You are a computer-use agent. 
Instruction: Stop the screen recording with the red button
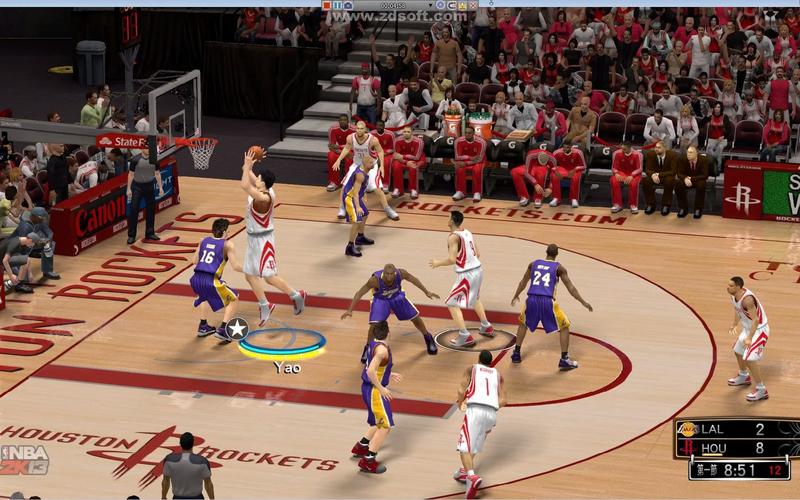(327, 5)
